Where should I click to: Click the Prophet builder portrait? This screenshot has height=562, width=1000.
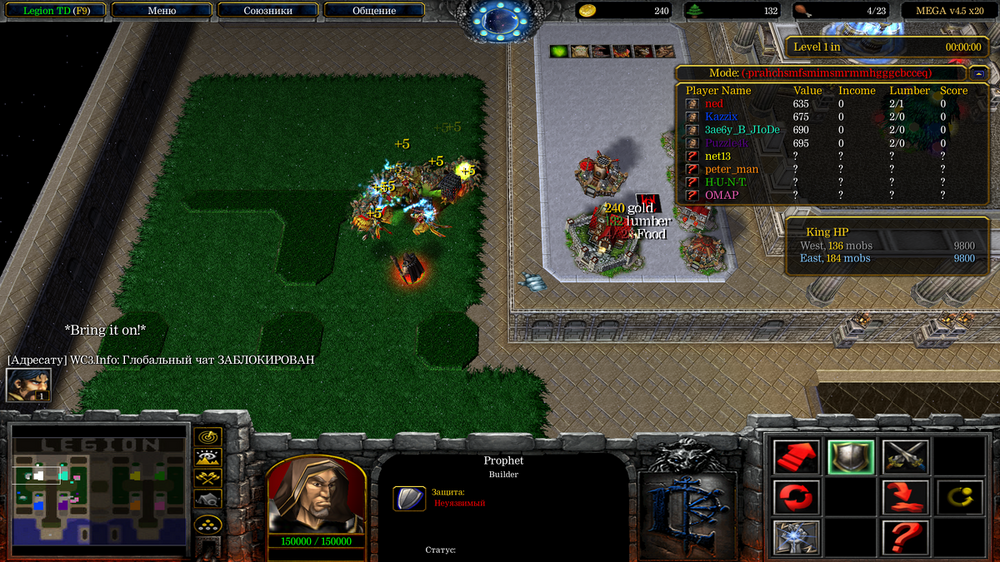point(316,495)
